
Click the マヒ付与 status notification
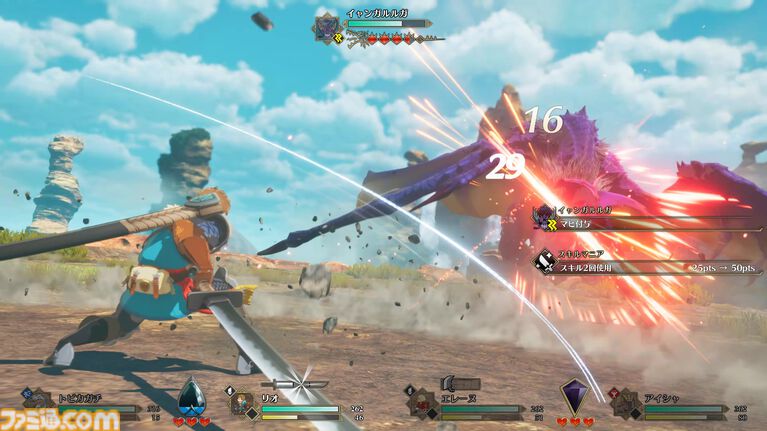(640, 218)
